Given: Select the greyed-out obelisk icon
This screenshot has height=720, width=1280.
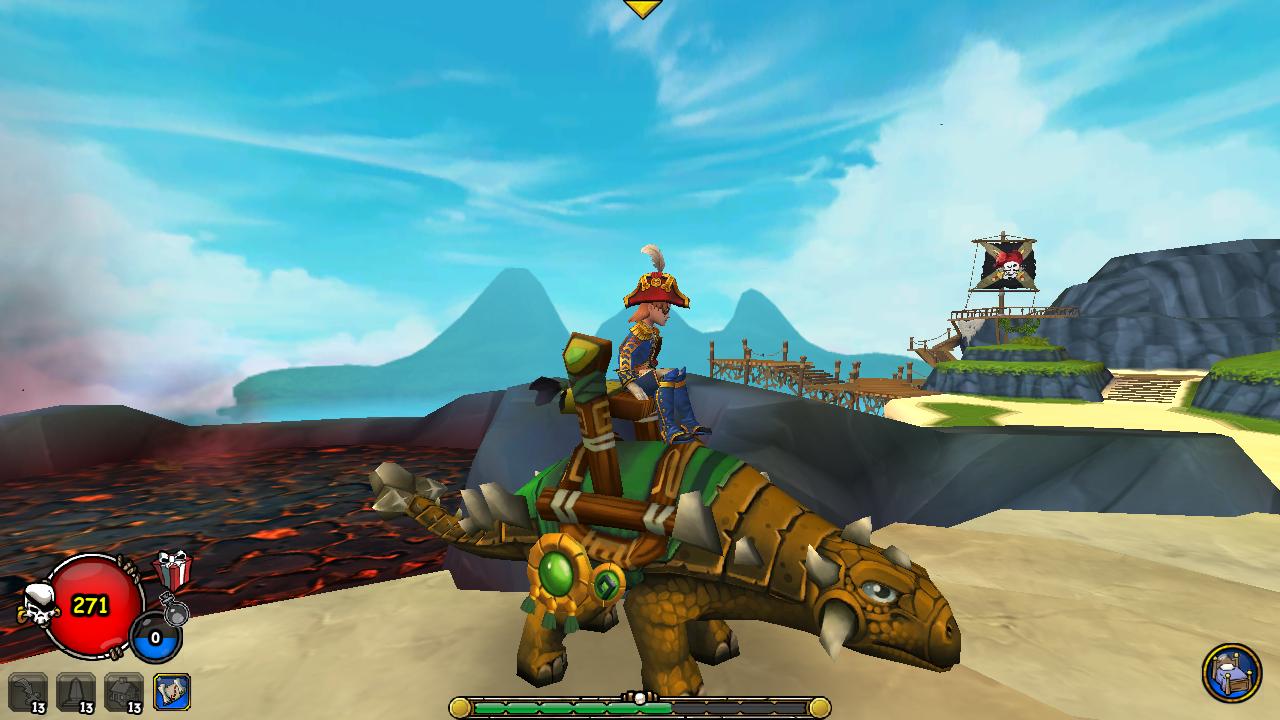Looking at the screenshot, I should 76,692.
